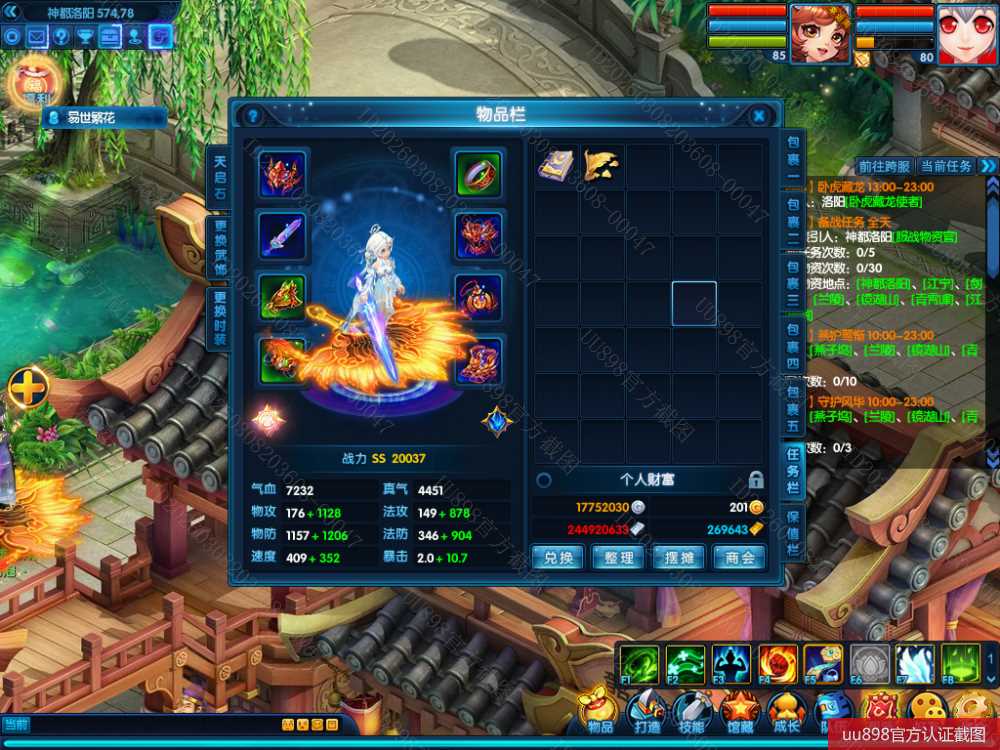
Task: Open the inventory help question mark
Action: coord(253,116)
